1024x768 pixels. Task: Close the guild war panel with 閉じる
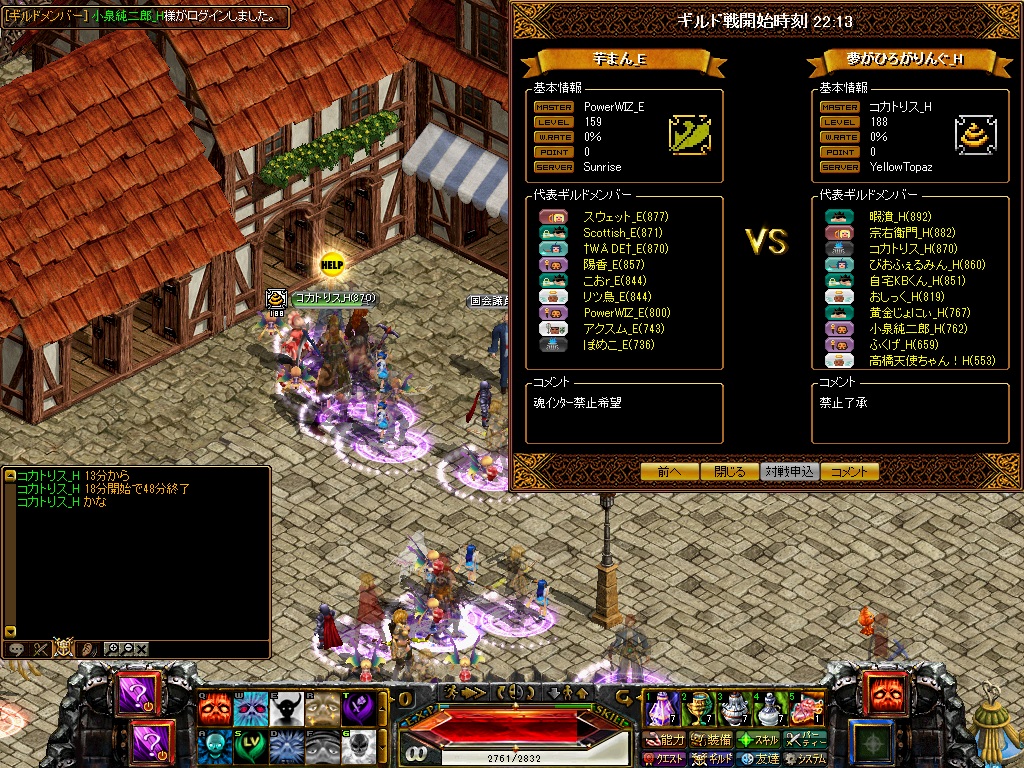click(729, 472)
